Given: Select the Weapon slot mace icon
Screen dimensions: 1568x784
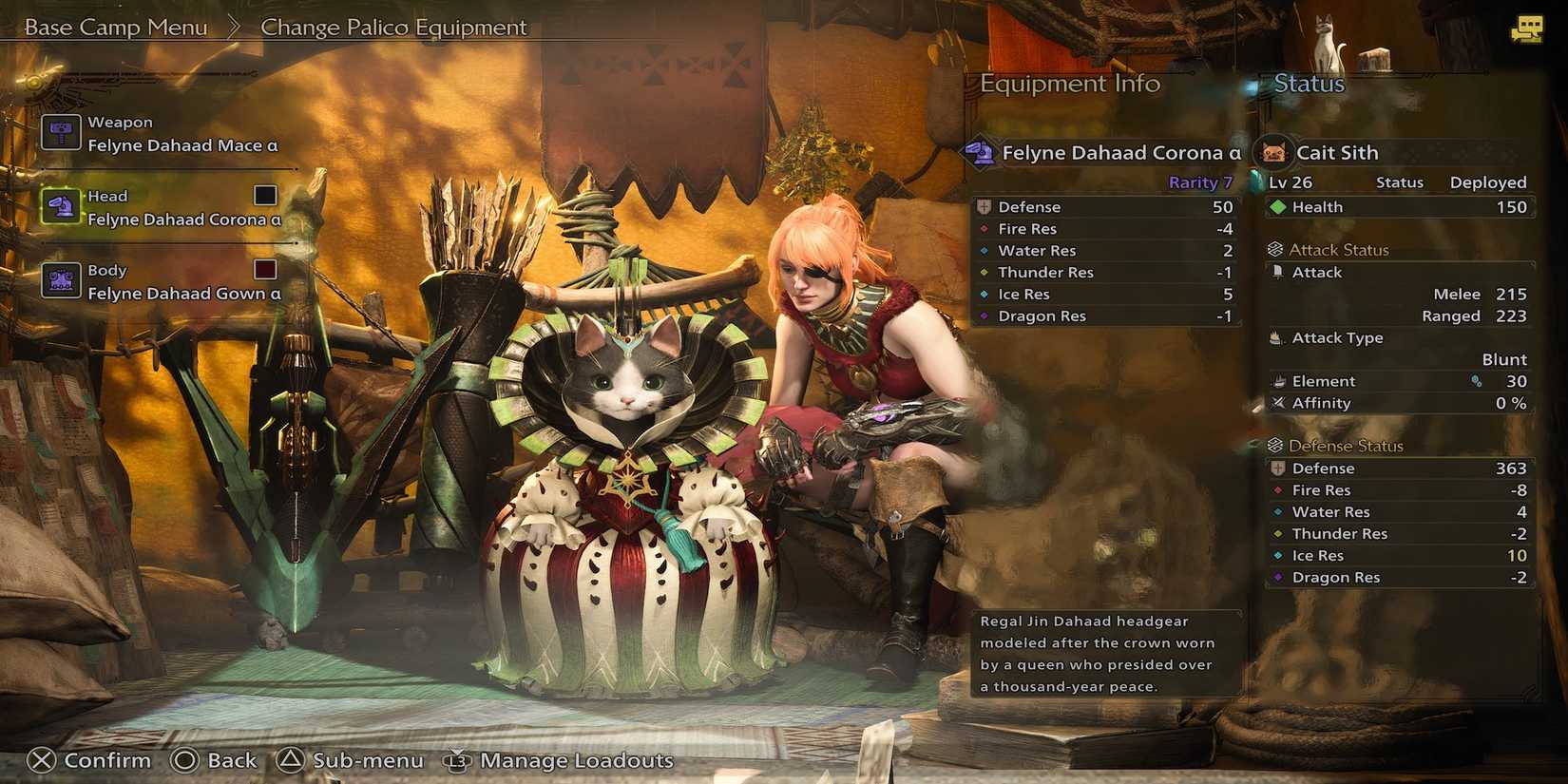Looking at the screenshot, I should pos(61,132).
